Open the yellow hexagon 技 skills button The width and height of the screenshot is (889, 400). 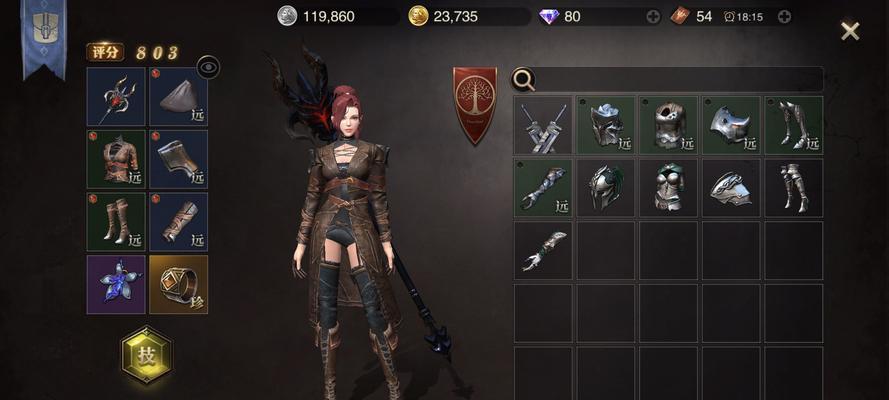click(146, 355)
